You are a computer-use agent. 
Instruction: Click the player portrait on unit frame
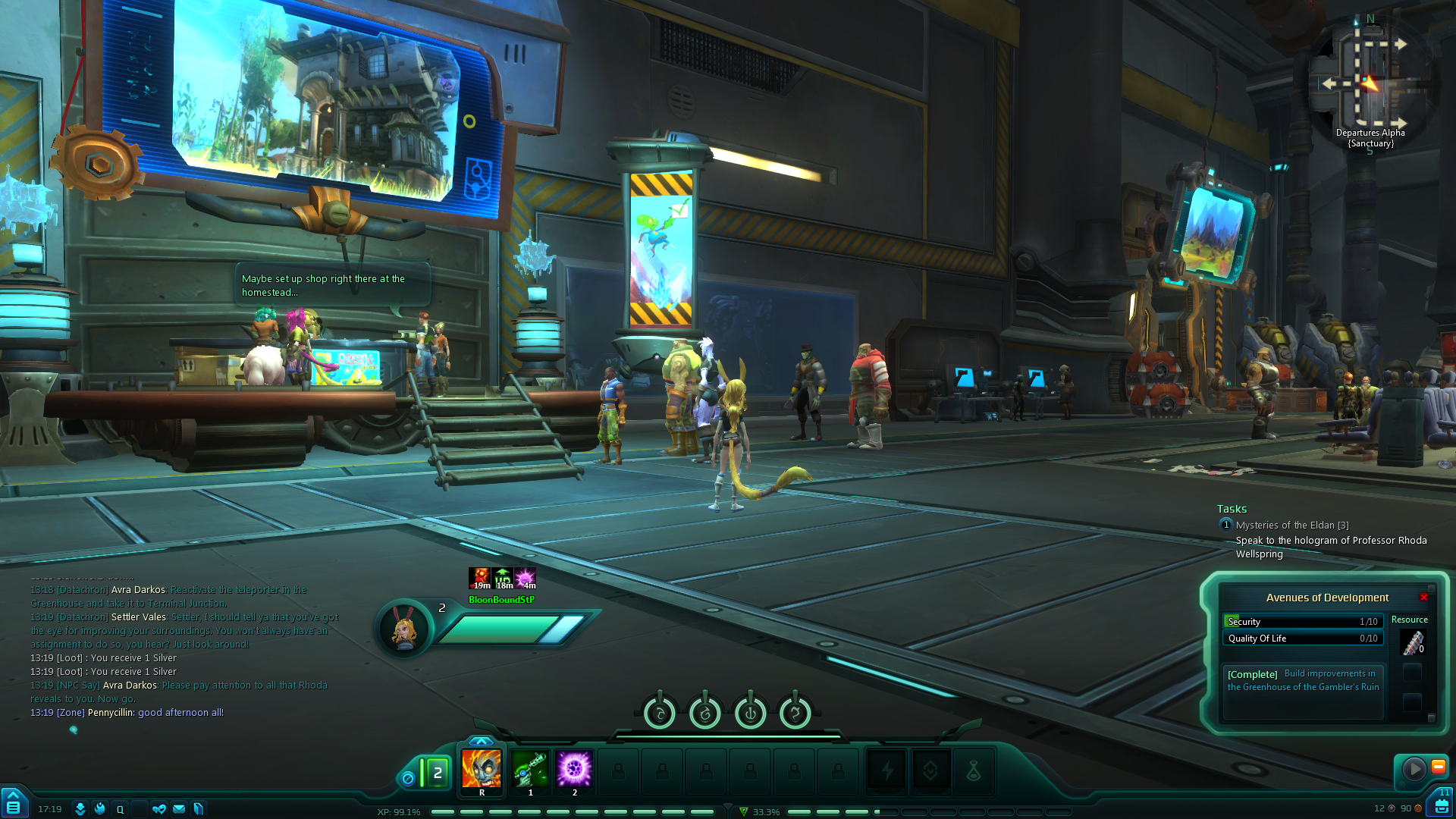404,629
